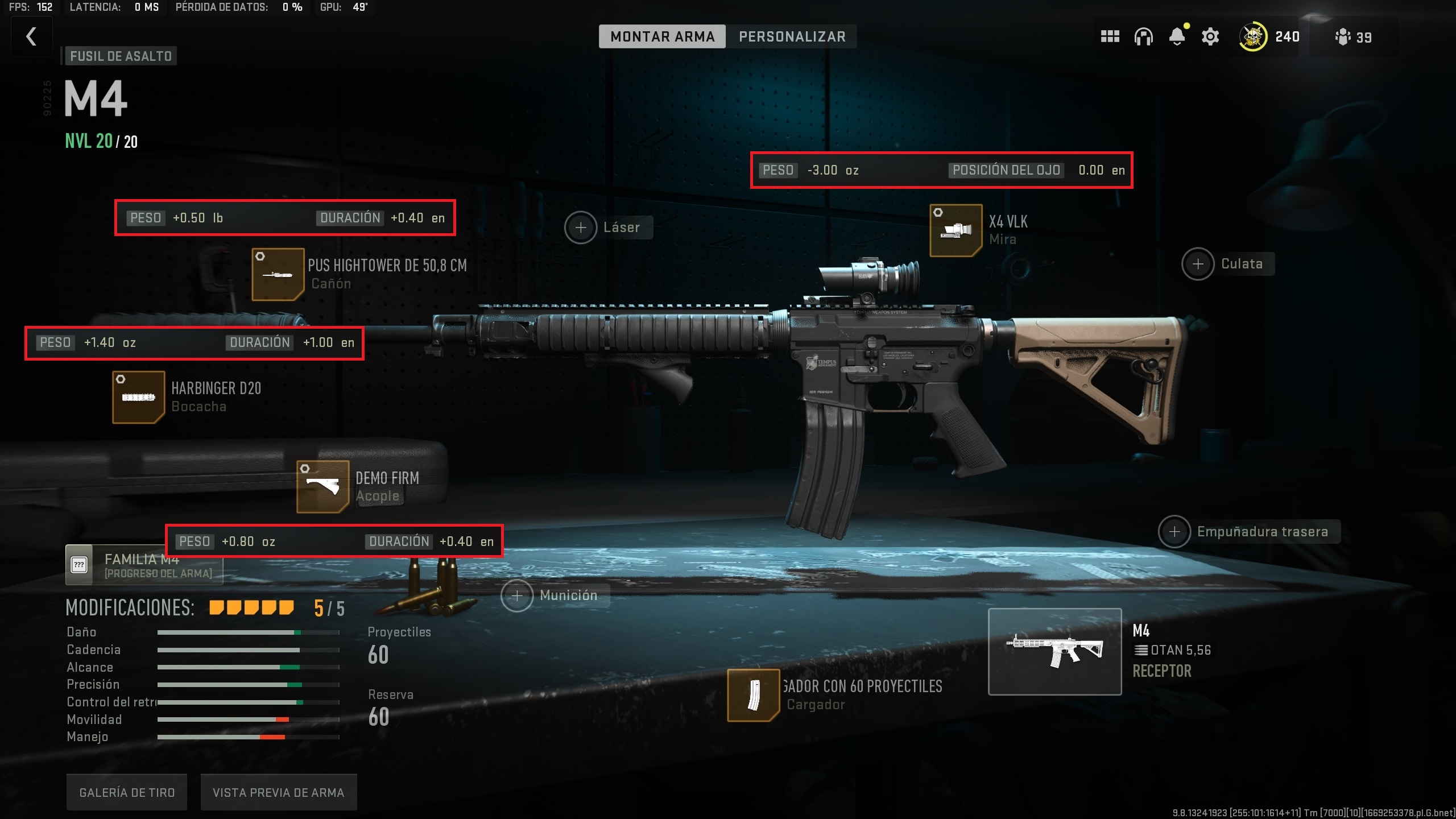The image size is (1456, 819).
Task: Open the M4 receiver thumbnail
Action: point(1055,657)
